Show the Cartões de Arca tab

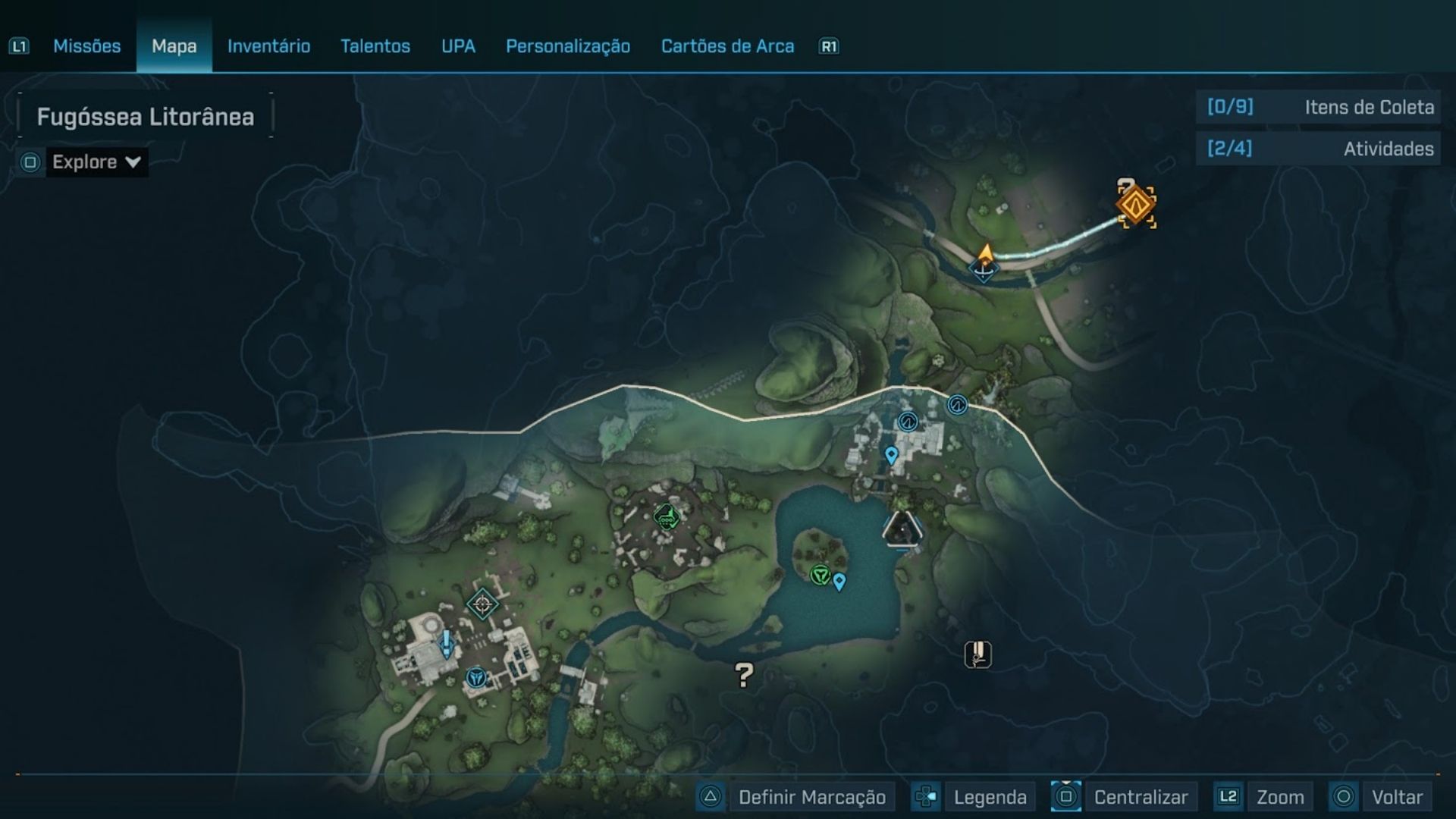click(727, 46)
